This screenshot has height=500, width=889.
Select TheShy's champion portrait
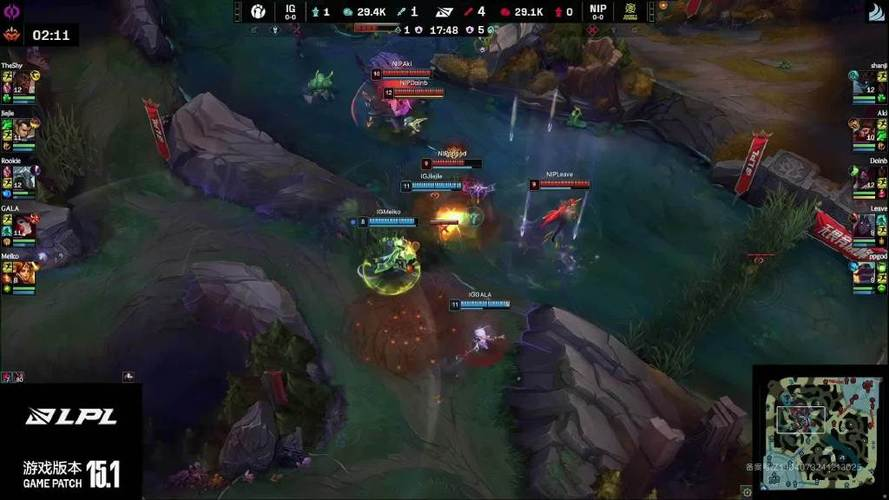coord(23,83)
